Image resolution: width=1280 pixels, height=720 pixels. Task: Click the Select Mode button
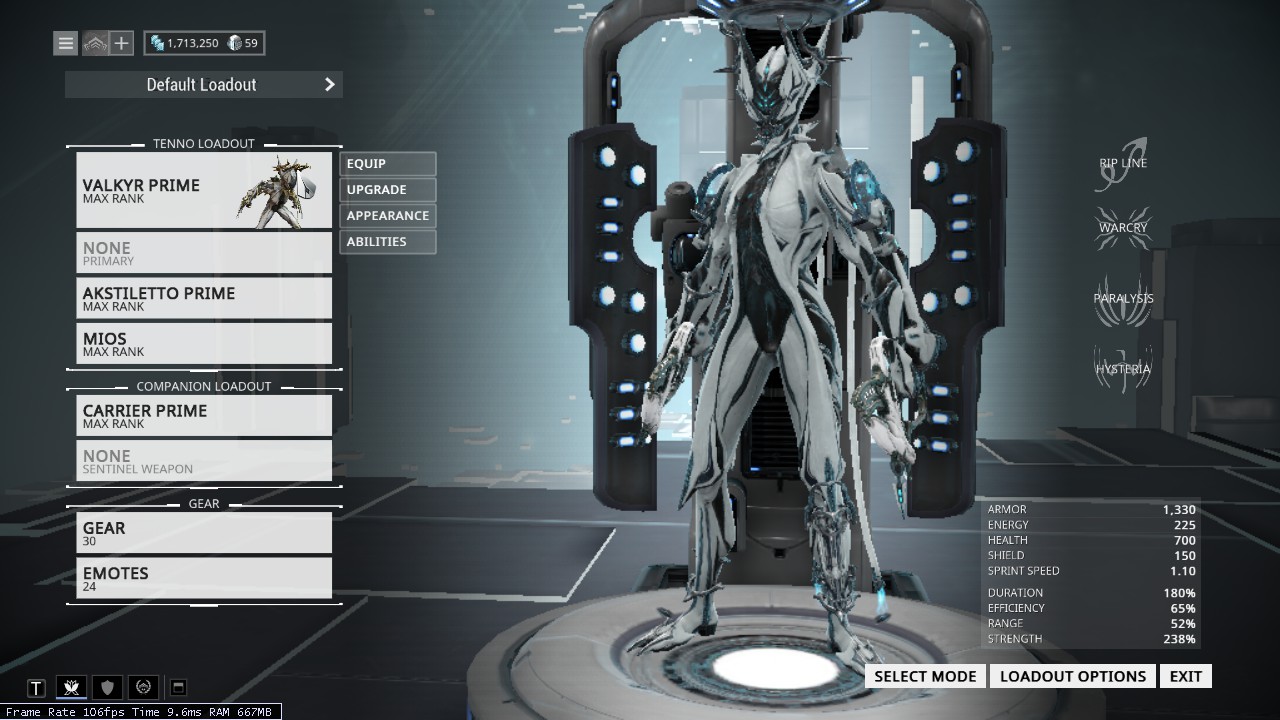tap(925, 676)
